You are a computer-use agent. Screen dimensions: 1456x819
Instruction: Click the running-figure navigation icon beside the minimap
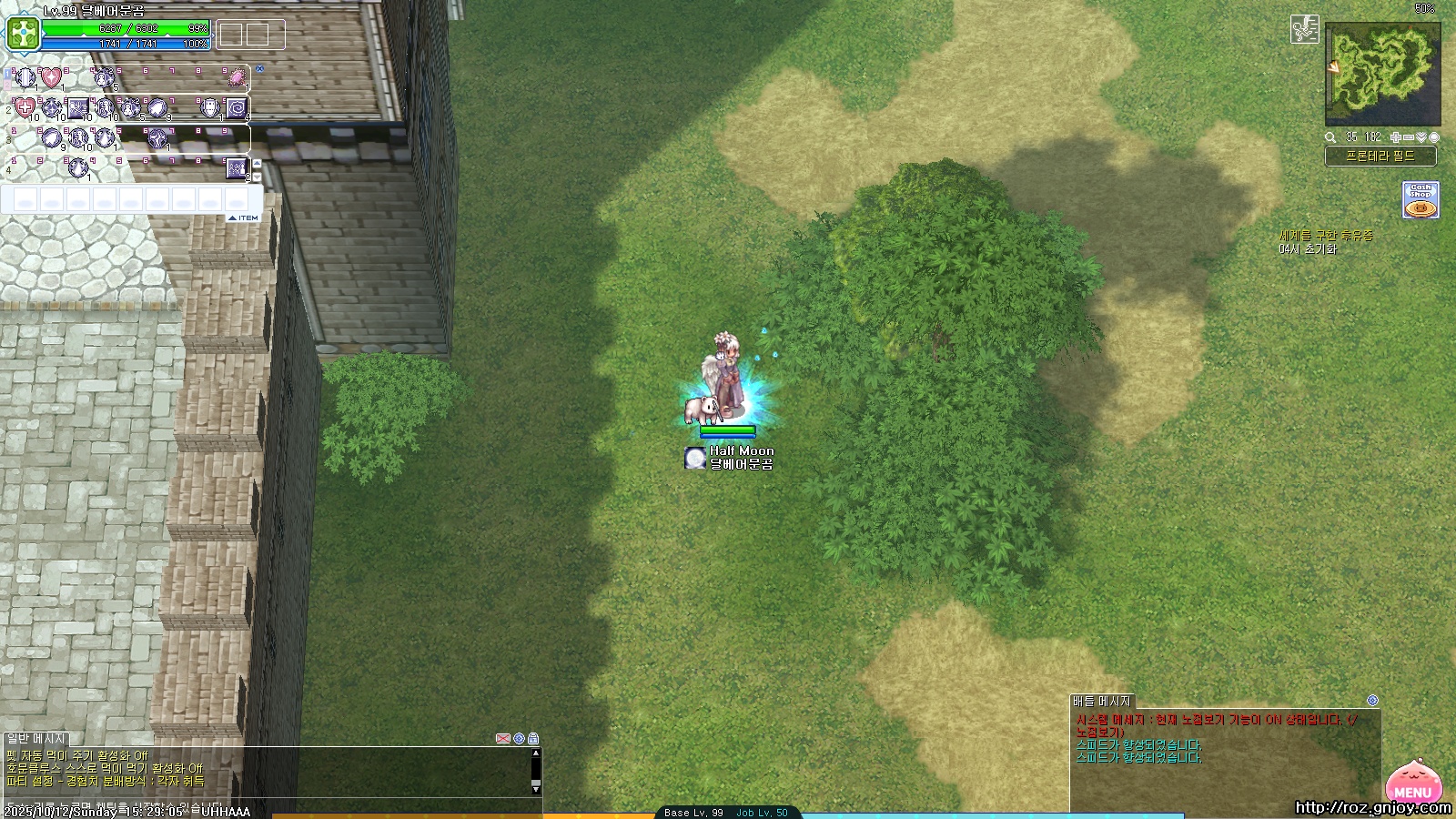(x=1305, y=29)
